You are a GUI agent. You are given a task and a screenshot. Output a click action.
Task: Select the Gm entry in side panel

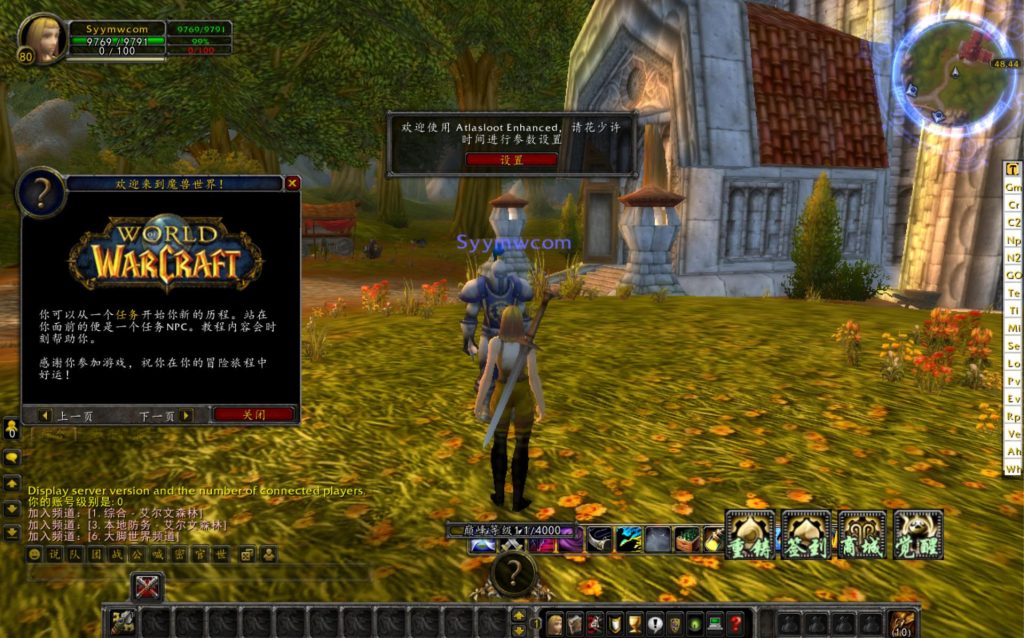point(1013,188)
